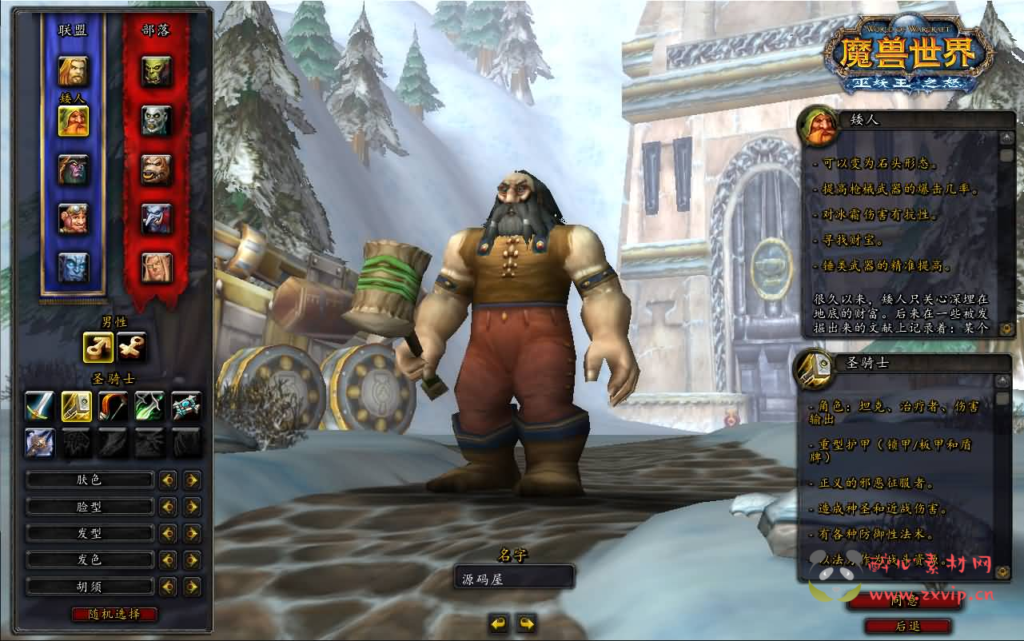
Task: Select the Hunter class bow icon
Action: pos(113,406)
